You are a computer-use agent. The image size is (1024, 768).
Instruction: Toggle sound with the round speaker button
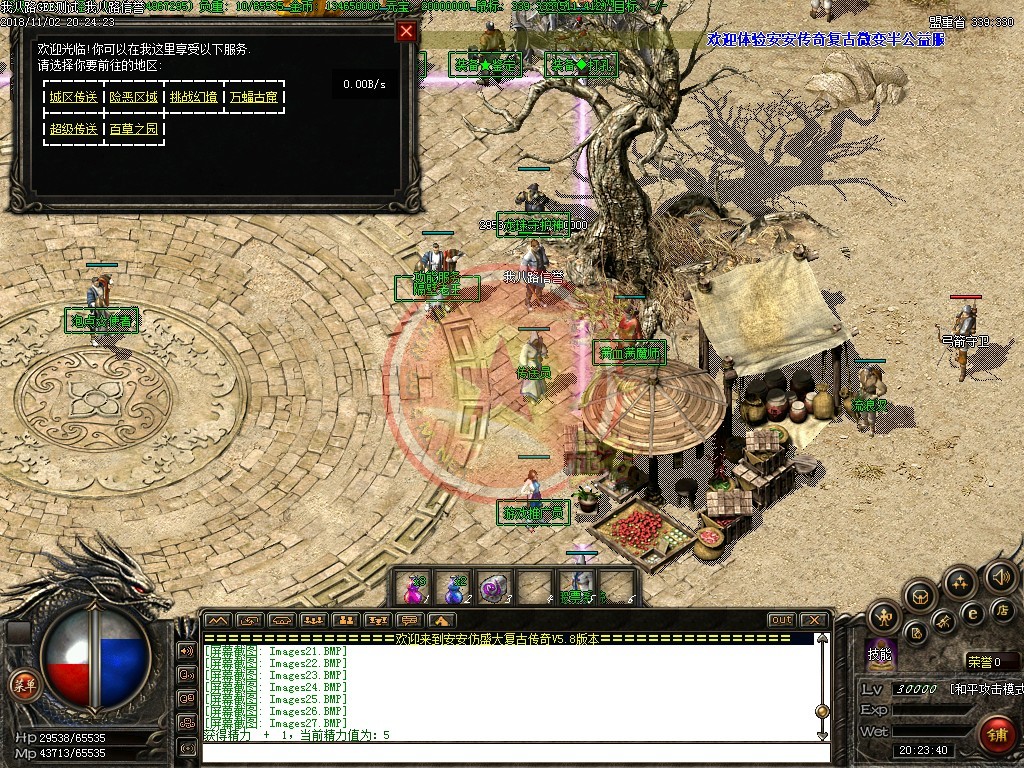tap(1000, 575)
